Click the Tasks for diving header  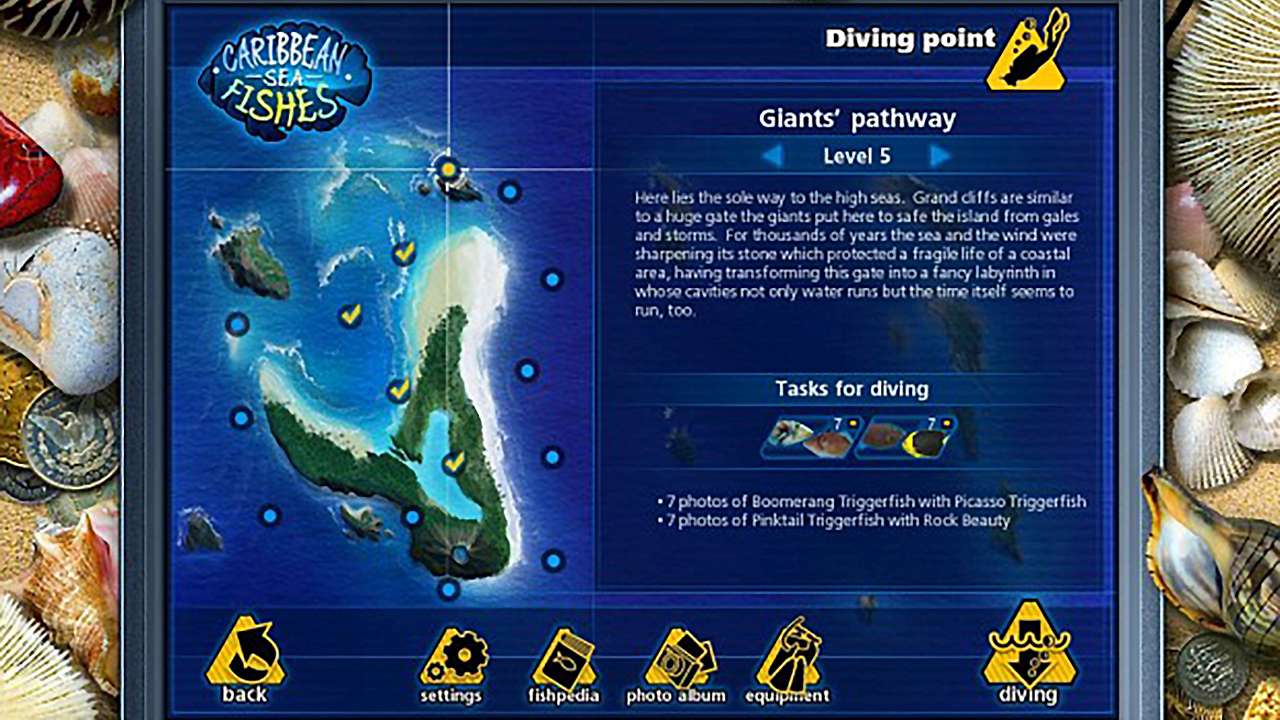click(x=852, y=390)
